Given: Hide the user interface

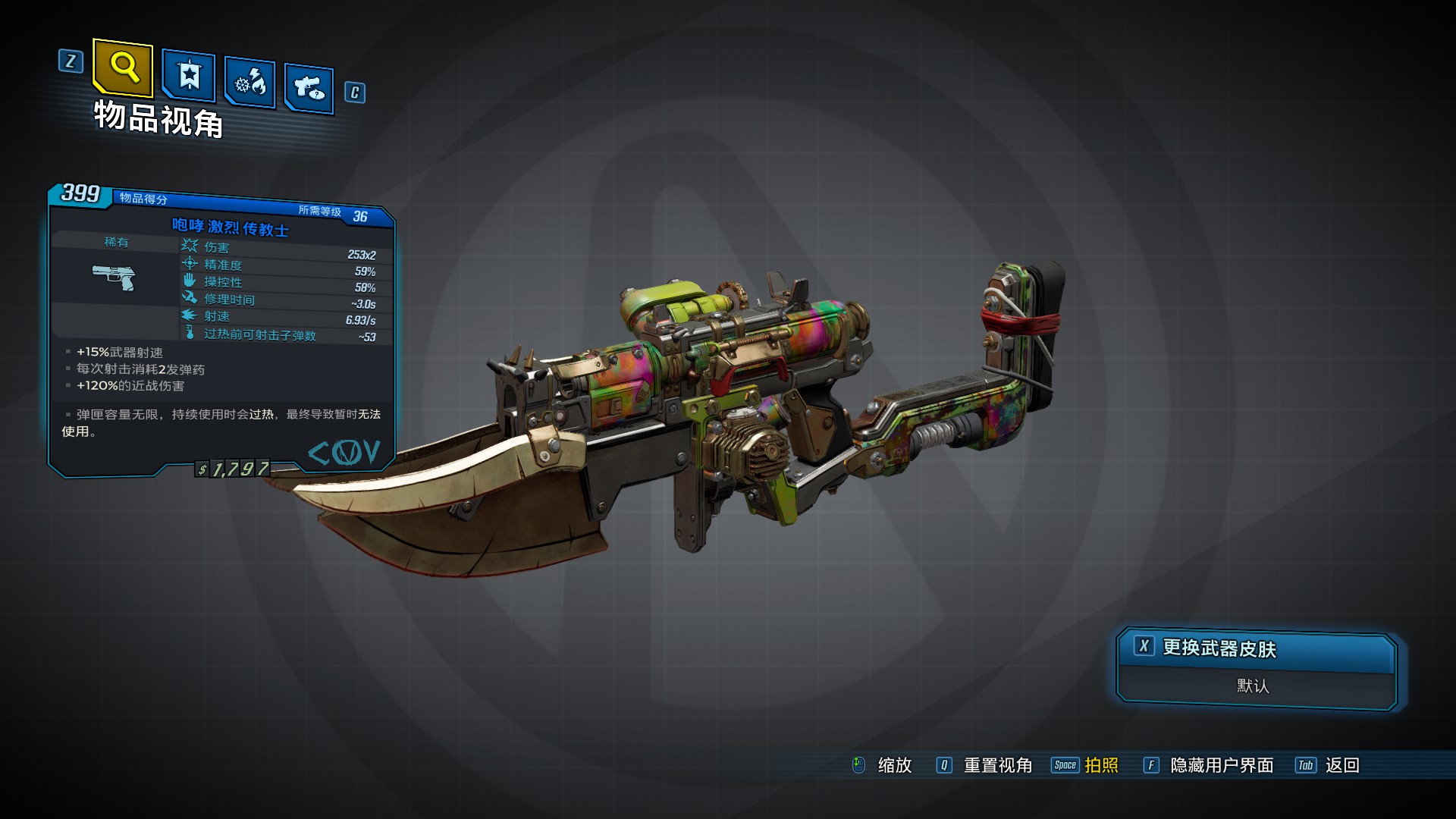Looking at the screenshot, I should [1221, 765].
